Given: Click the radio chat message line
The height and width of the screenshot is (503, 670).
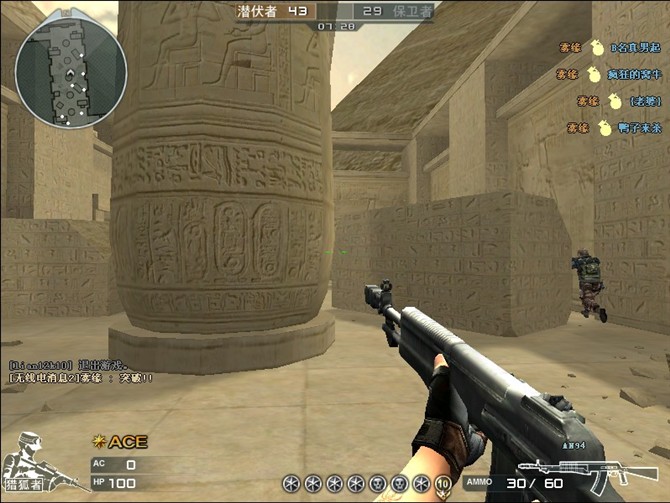Looking at the screenshot, I should (x=82, y=378).
